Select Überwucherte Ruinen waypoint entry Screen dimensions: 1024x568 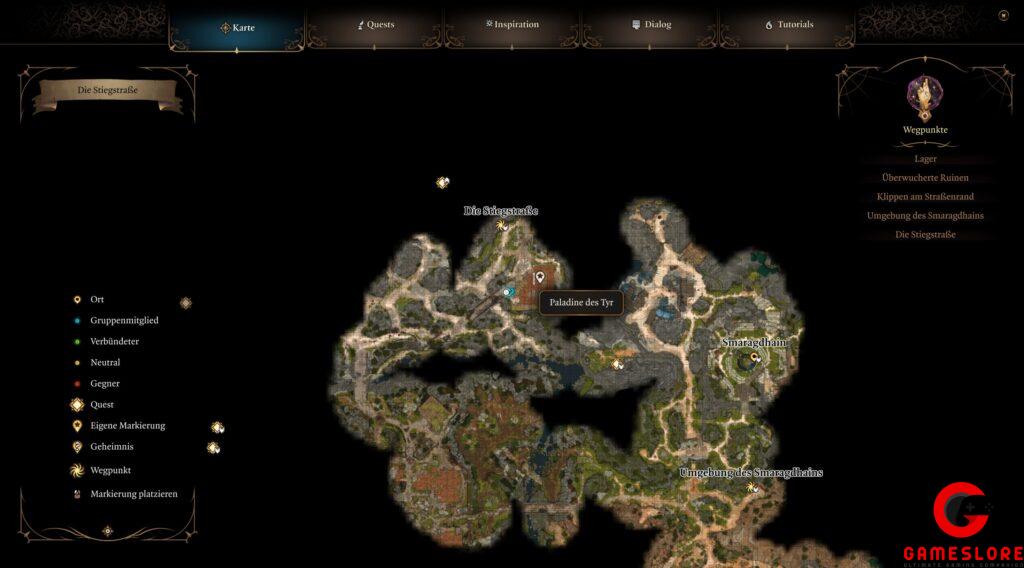point(925,178)
